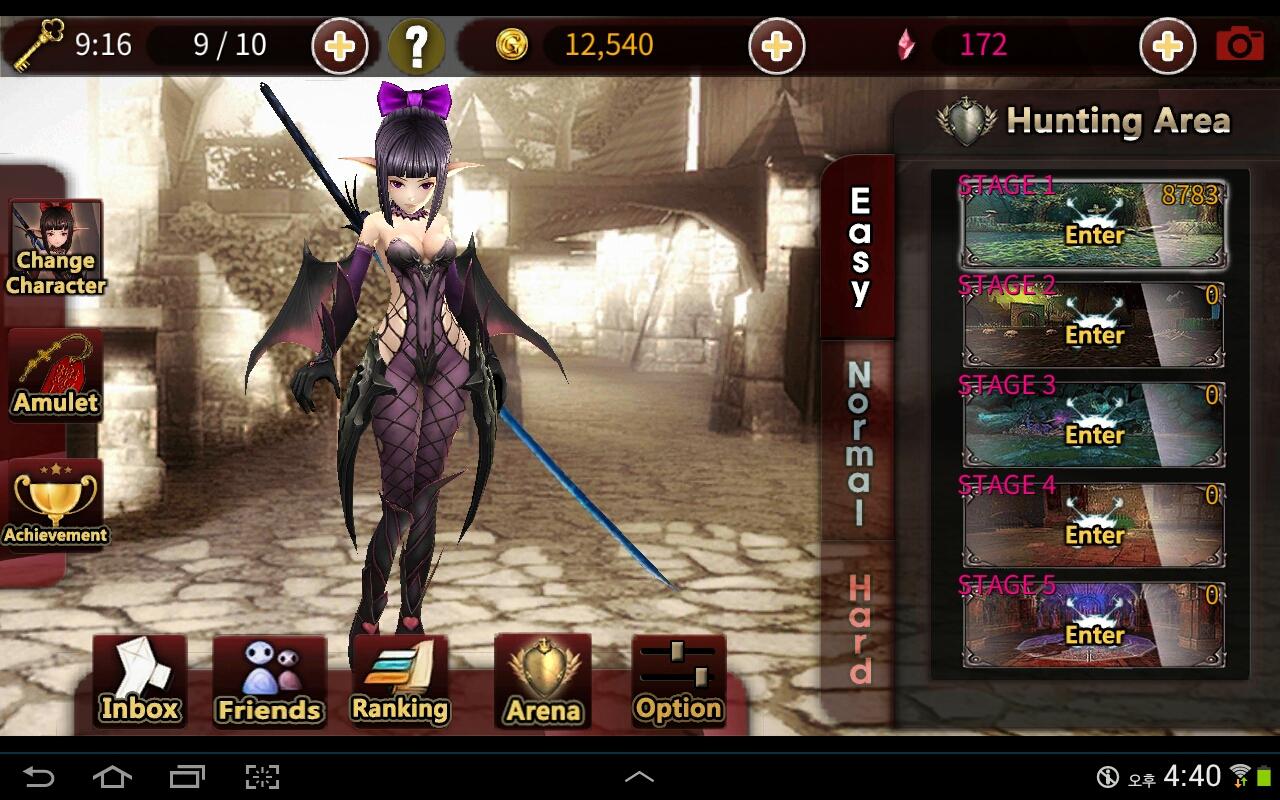The image size is (1280, 800).
Task: Show the Friends list
Action: tap(269, 682)
